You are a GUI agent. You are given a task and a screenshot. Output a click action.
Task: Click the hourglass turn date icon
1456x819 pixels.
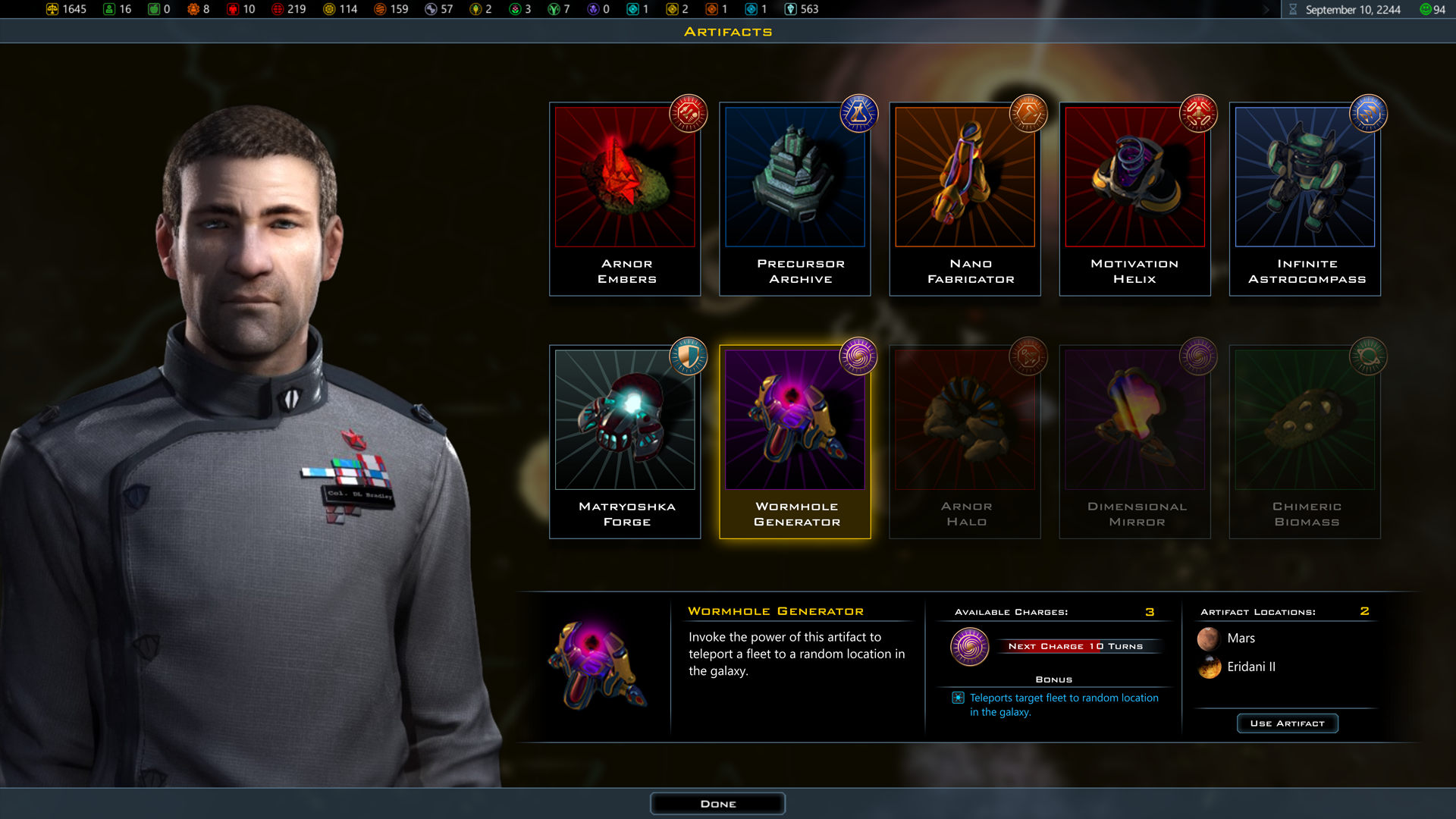click(1293, 10)
